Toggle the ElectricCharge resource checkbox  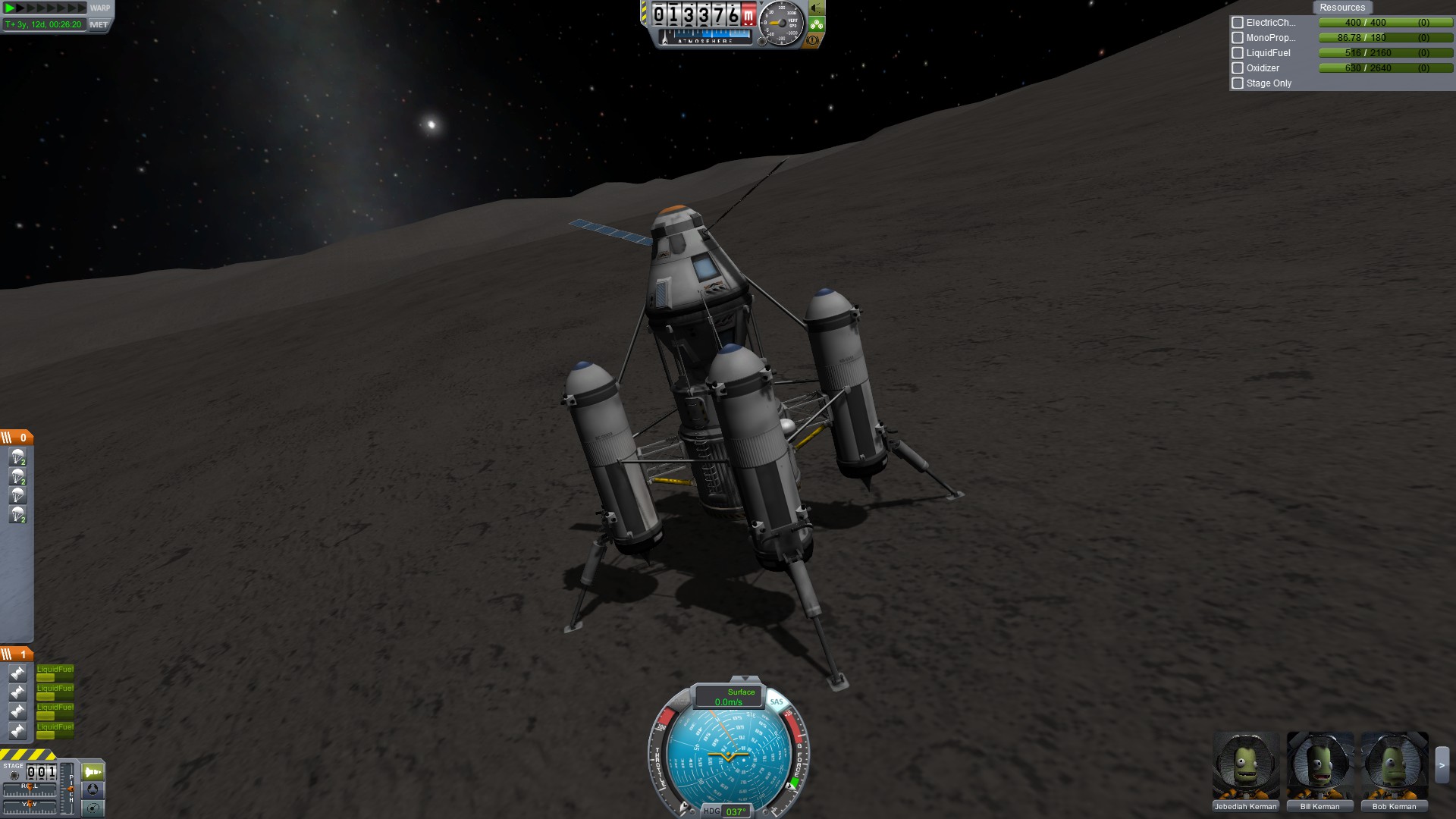1238,23
